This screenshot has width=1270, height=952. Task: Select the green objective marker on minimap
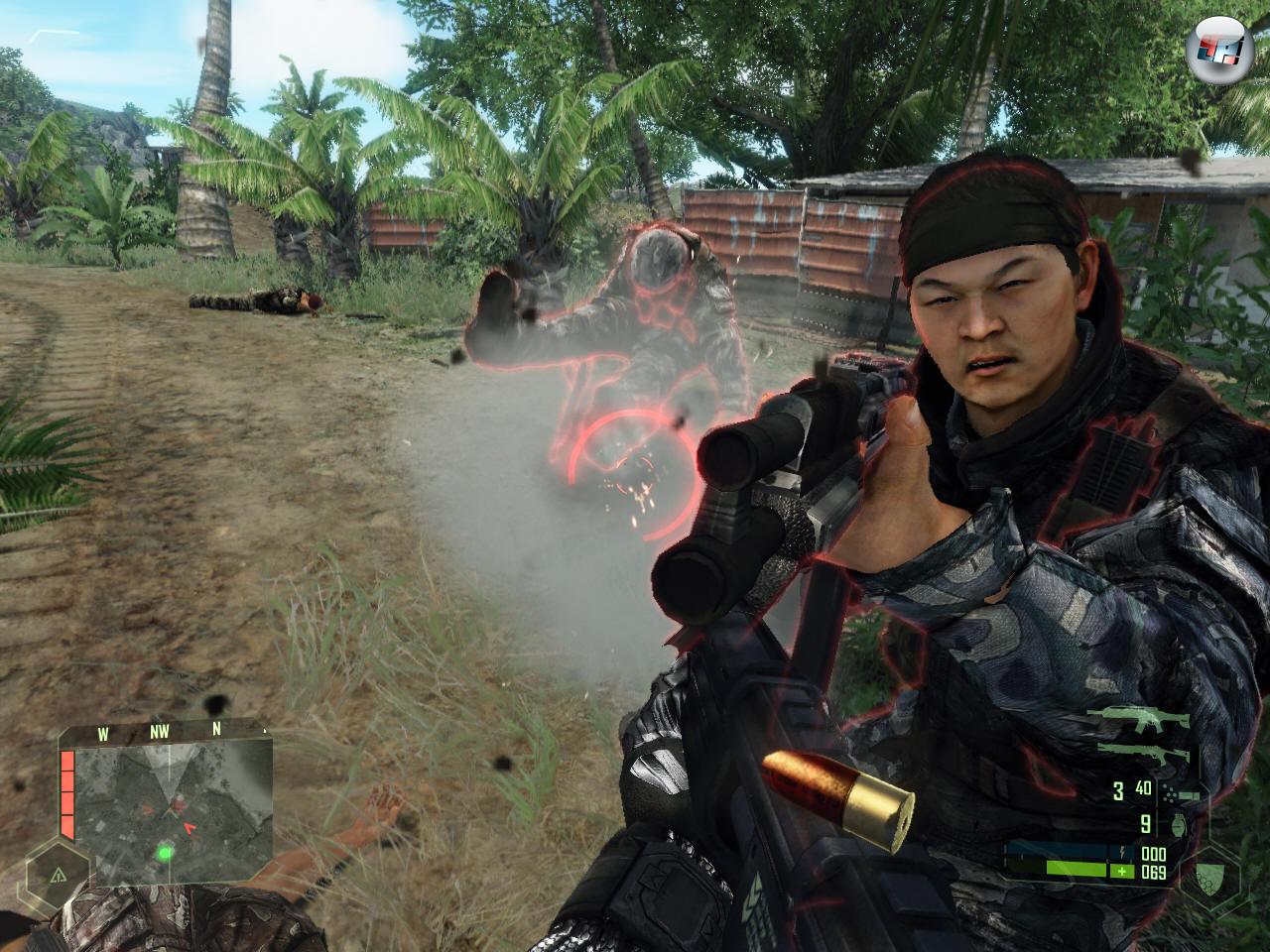click(x=164, y=851)
